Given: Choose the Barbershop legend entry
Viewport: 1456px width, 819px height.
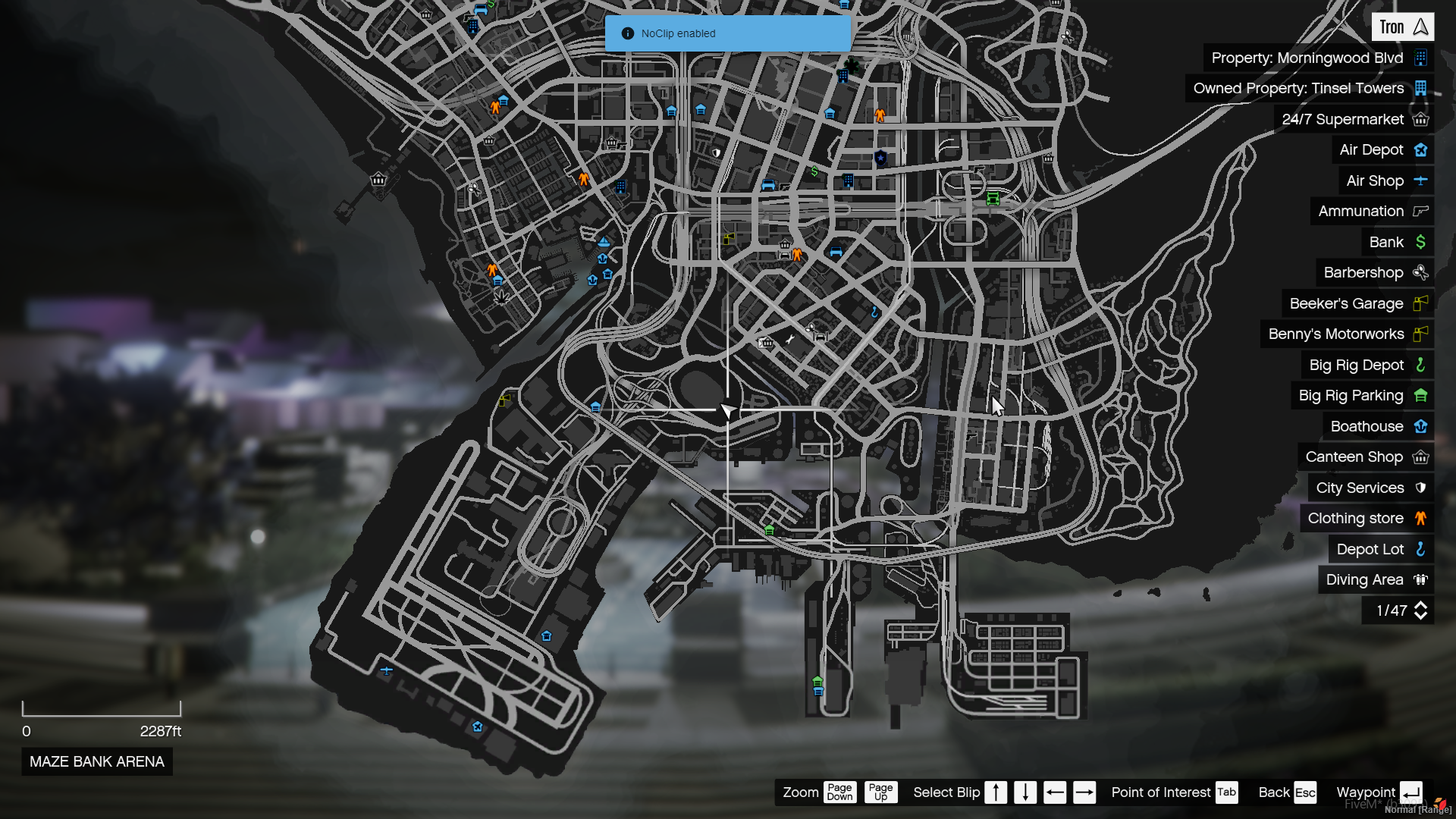Looking at the screenshot, I should [x=1373, y=273].
